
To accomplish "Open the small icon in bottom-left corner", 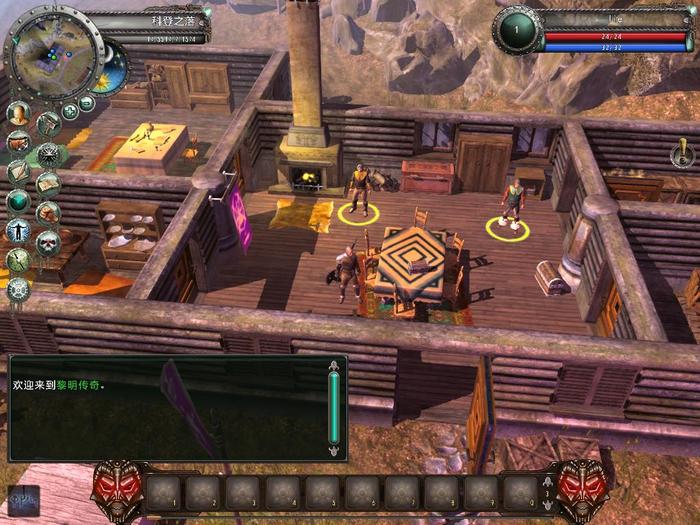I will (x=22, y=499).
